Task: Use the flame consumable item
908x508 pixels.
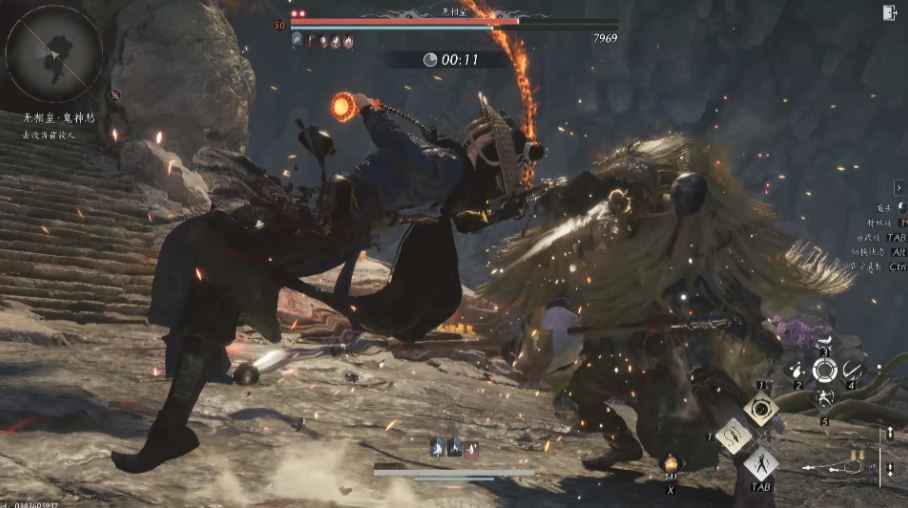Action: click(670, 464)
